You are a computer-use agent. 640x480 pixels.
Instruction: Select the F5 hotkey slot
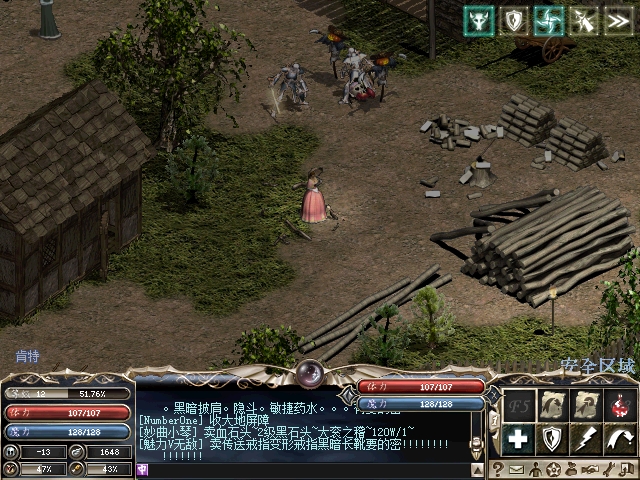click(x=517, y=405)
